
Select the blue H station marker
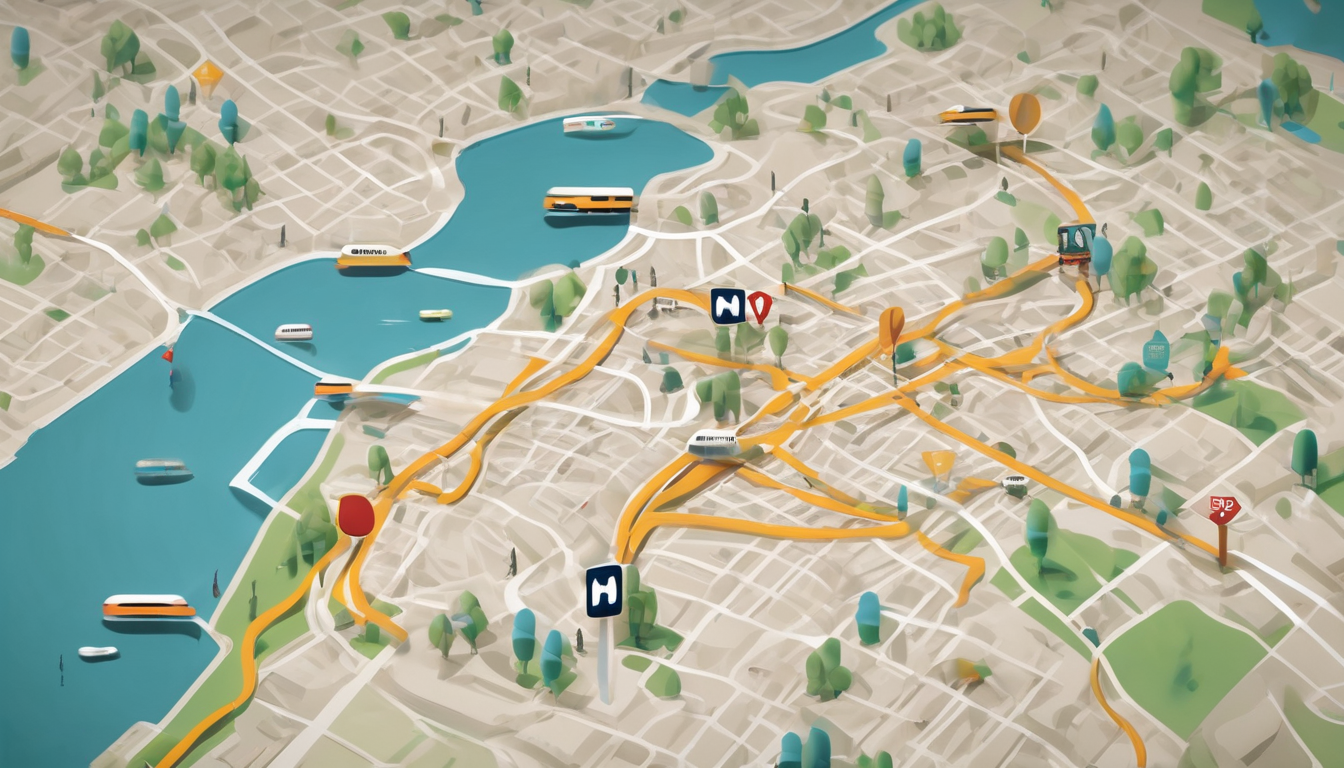click(x=604, y=590)
